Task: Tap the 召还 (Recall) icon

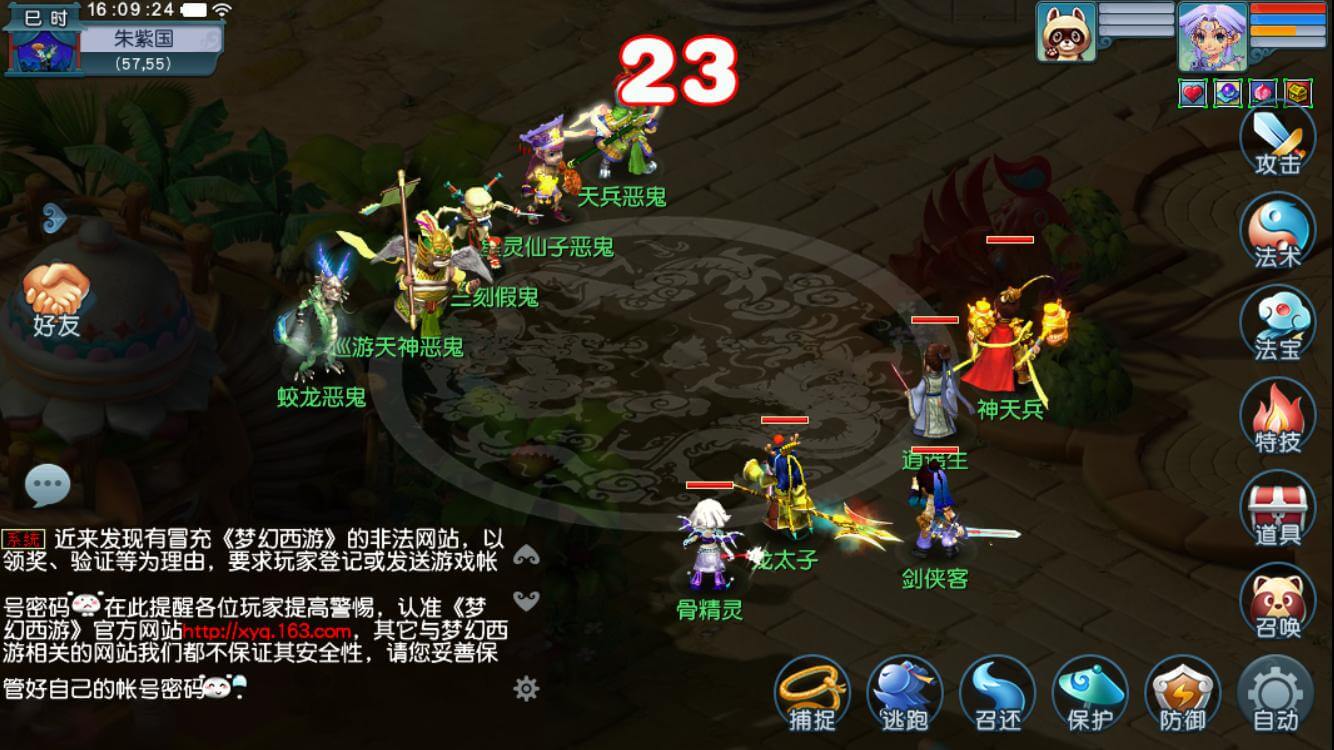Action: click(x=997, y=690)
